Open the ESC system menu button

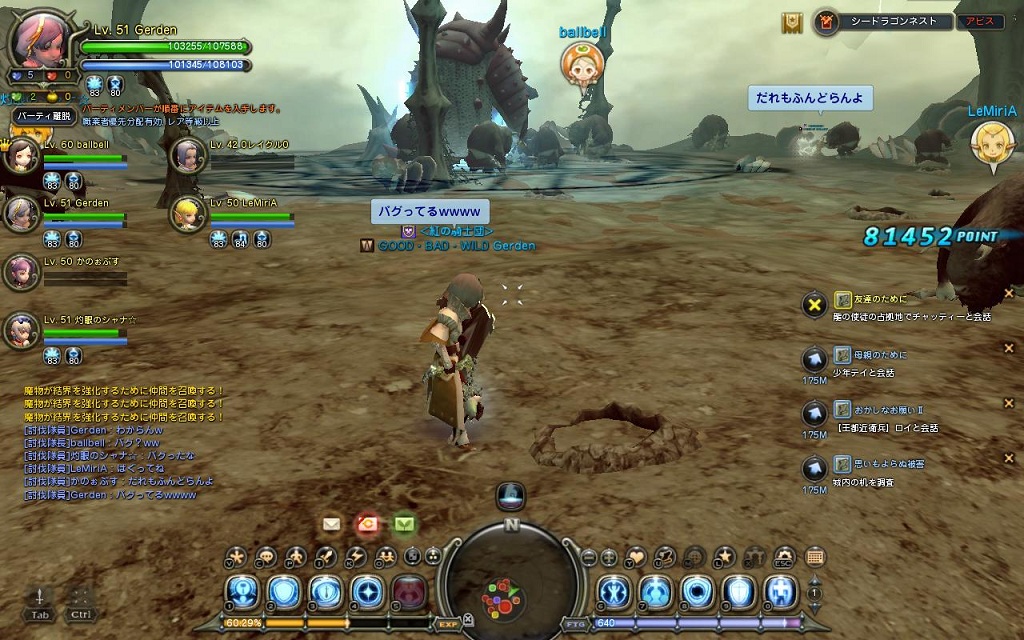(784, 556)
